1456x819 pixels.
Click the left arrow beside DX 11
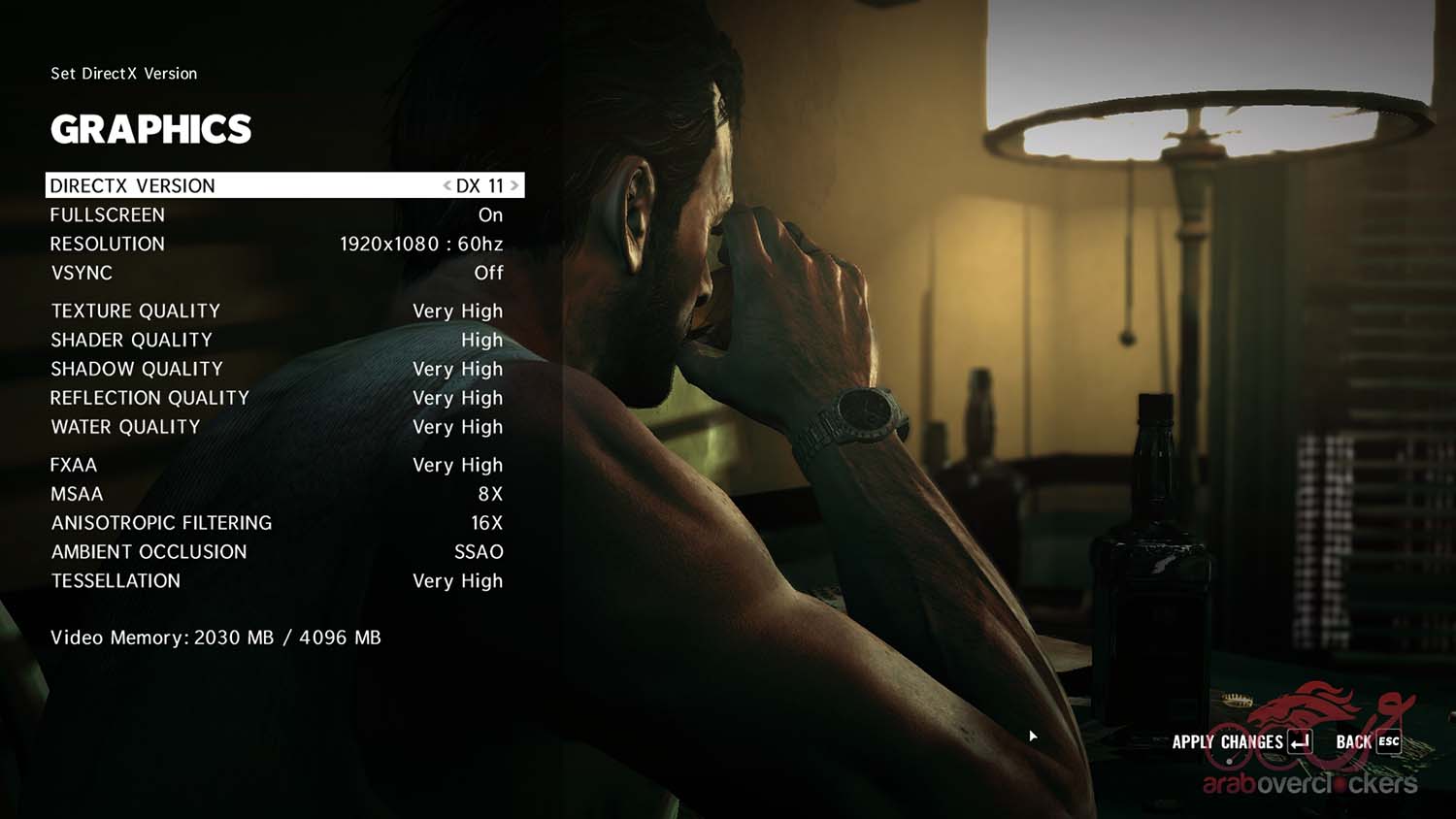(x=447, y=185)
